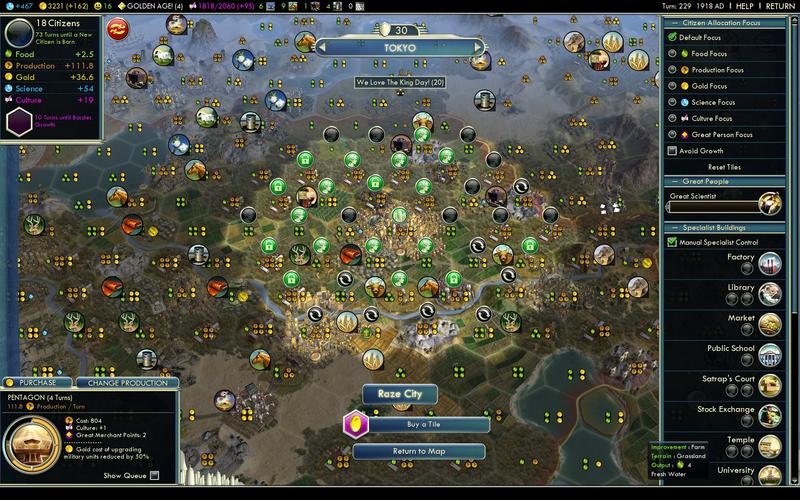The height and width of the screenshot is (500, 800).
Task: Choose Science Focus
Action: tap(673, 102)
